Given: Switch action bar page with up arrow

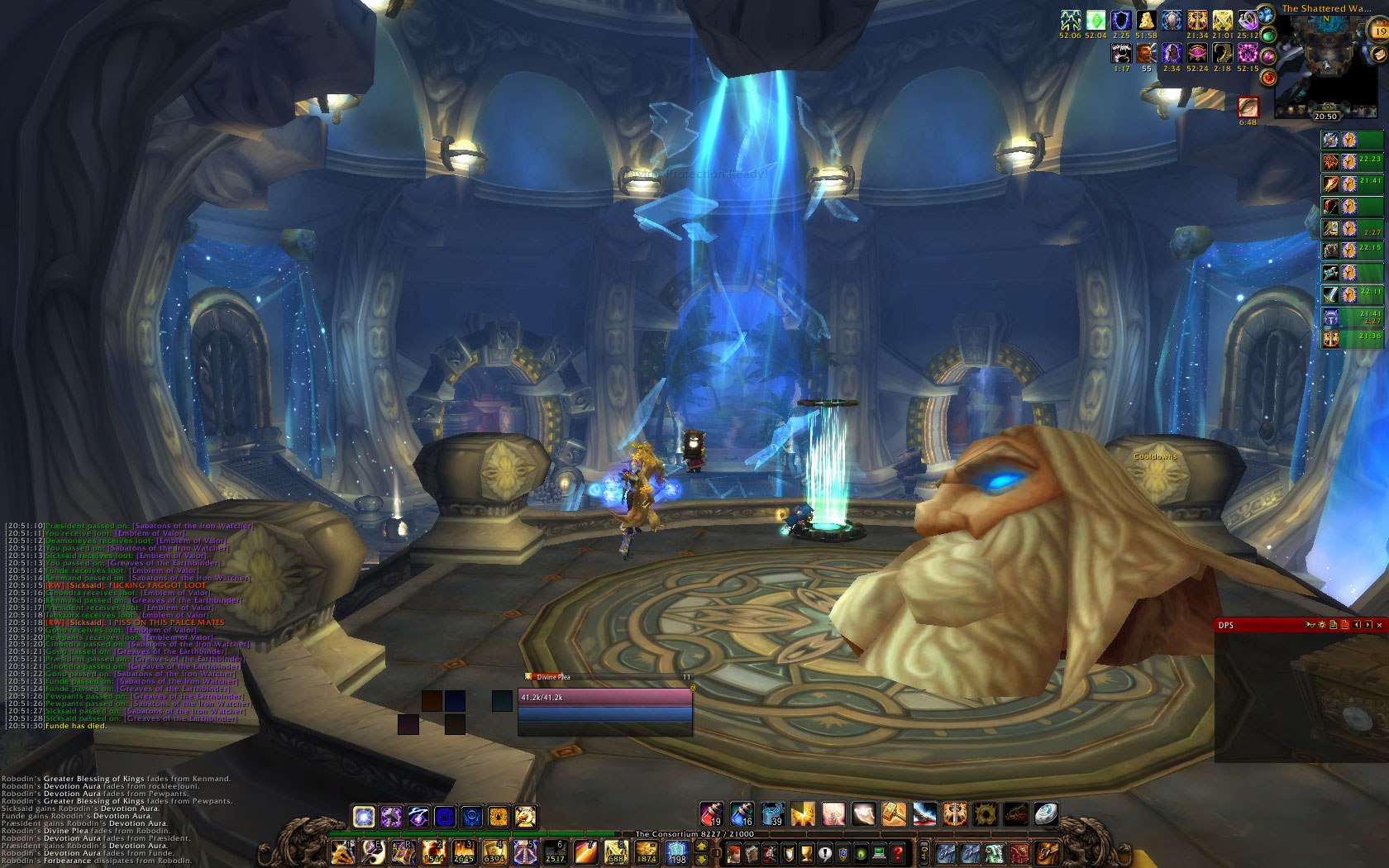Looking at the screenshot, I should click(x=701, y=847).
